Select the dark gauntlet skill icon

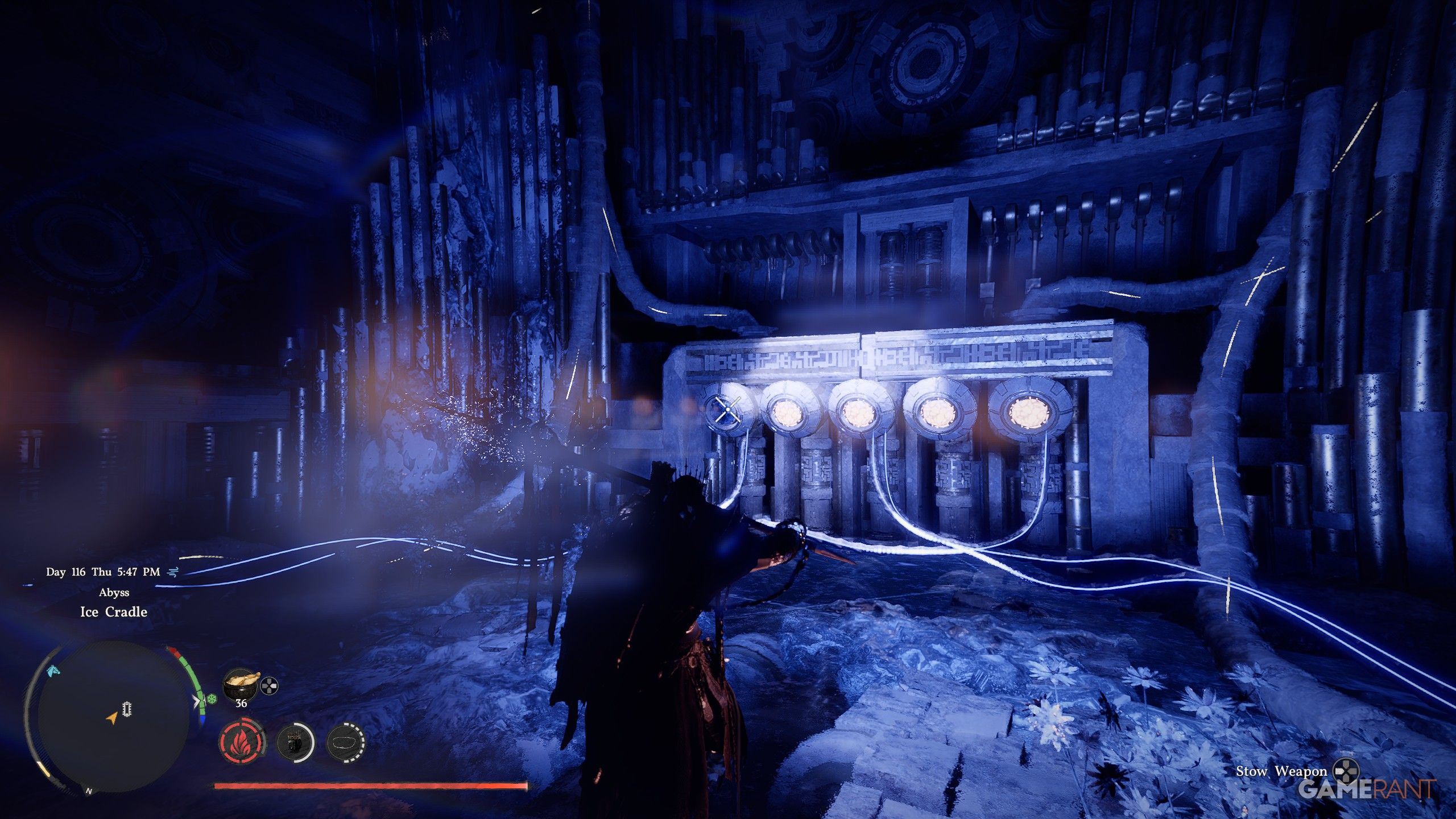(295, 742)
